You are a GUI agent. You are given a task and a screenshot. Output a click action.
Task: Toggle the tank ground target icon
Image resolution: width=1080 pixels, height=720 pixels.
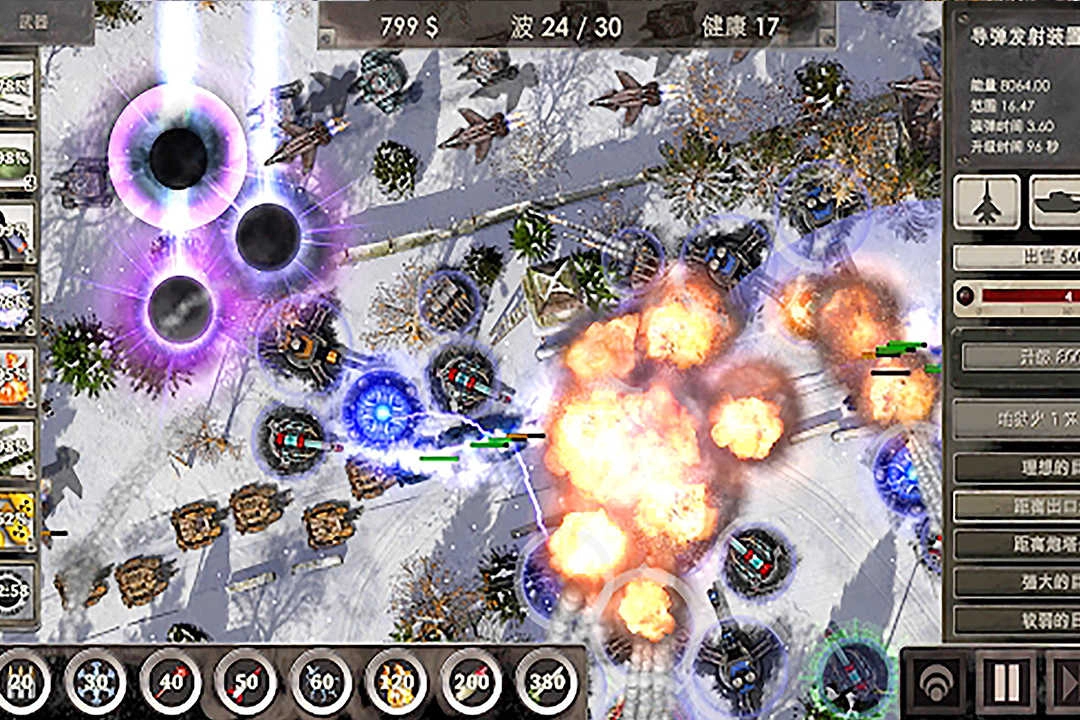1055,202
